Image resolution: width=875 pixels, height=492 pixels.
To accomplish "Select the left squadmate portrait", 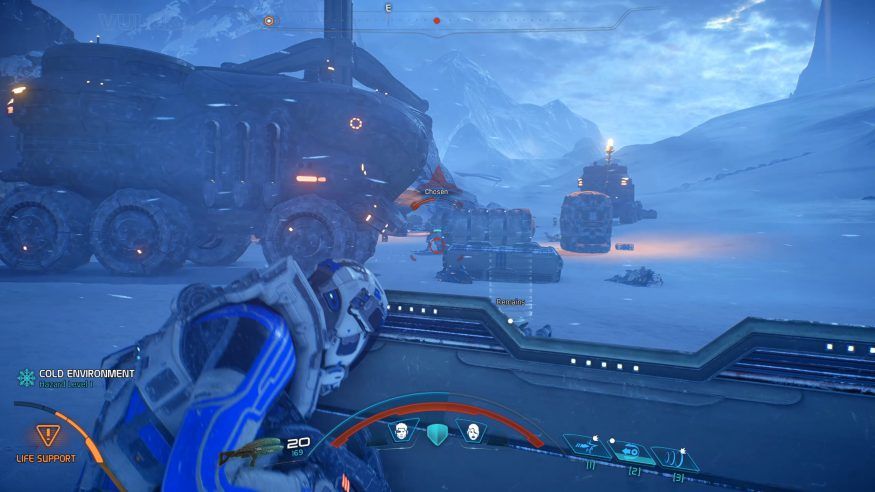I will [x=401, y=431].
